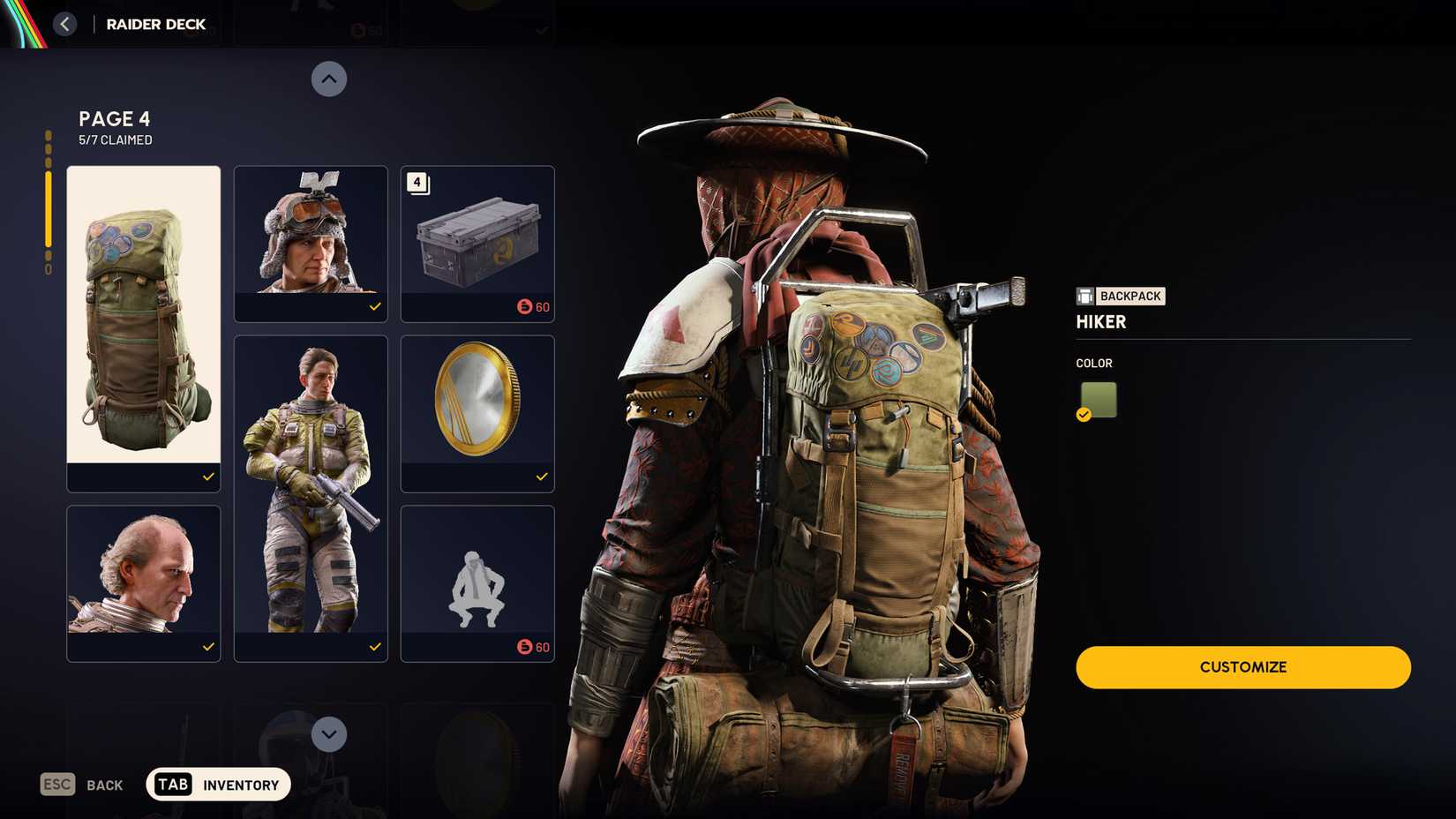Click the ESC key icon at the bottom left

pos(56,784)
